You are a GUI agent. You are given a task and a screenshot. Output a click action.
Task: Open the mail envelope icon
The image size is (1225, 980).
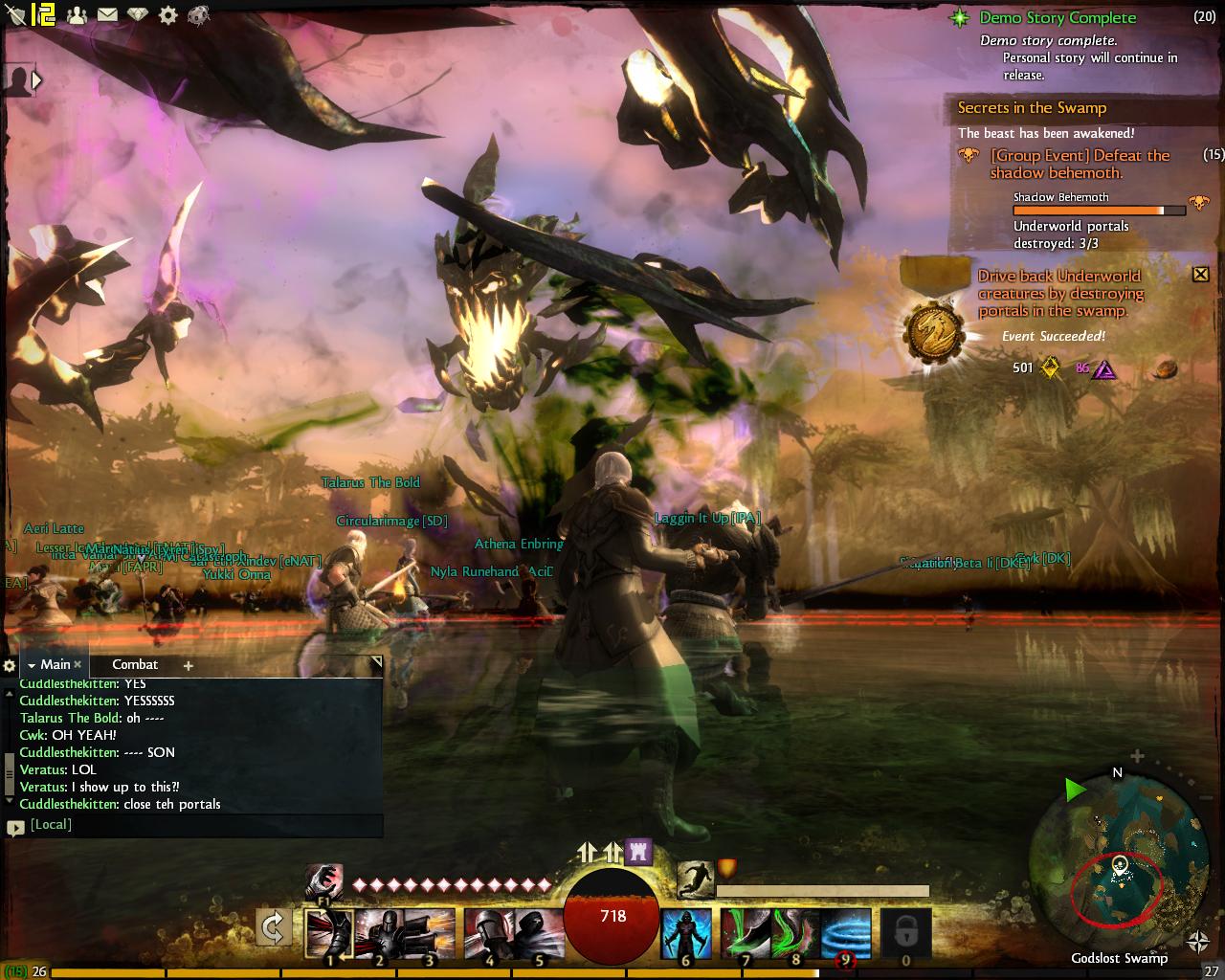click(x=107, y=14)
